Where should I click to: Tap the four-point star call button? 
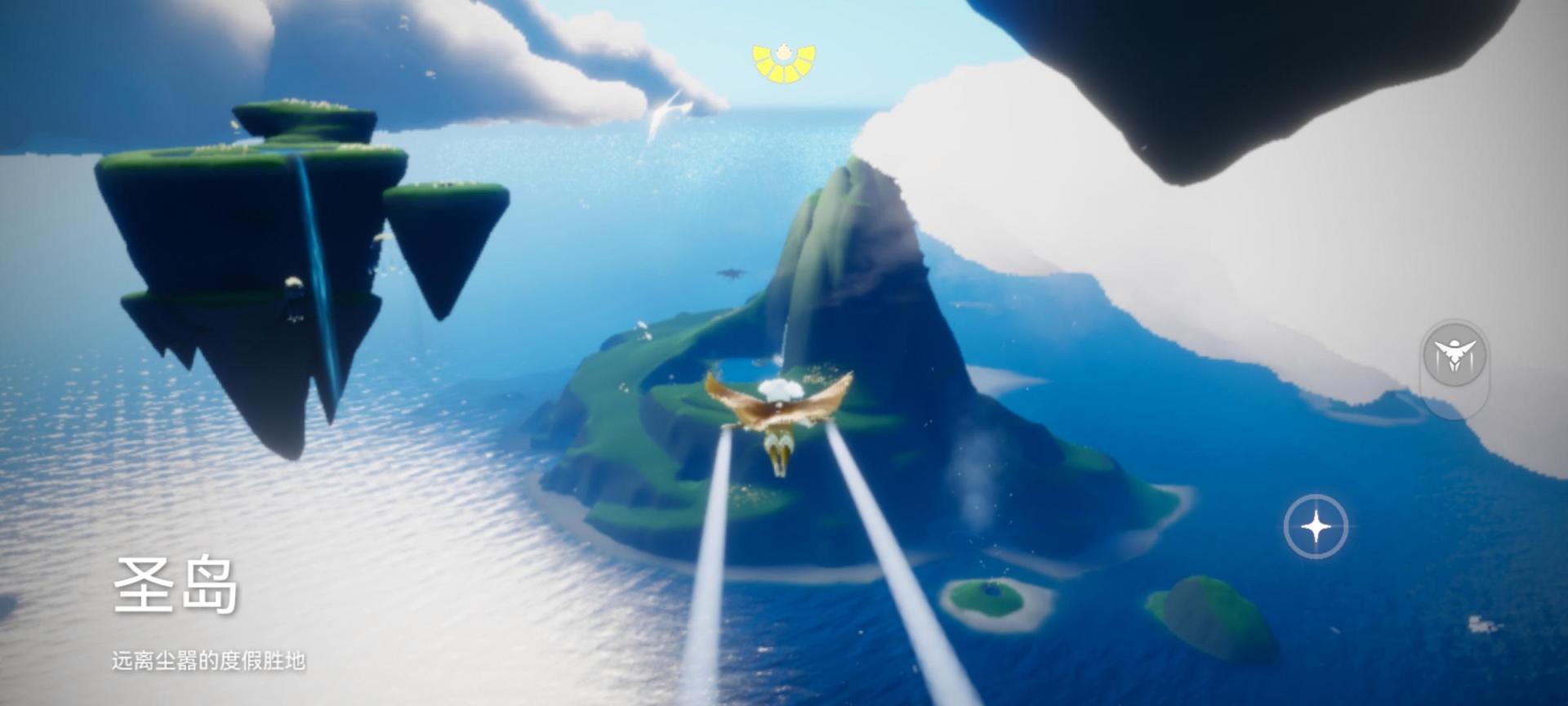pyautogui.click(x=1315, y=526)
